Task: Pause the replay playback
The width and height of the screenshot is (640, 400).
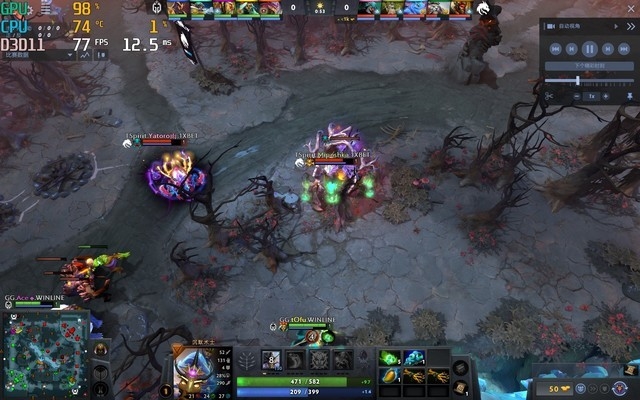Action: (x=590, y=47)
